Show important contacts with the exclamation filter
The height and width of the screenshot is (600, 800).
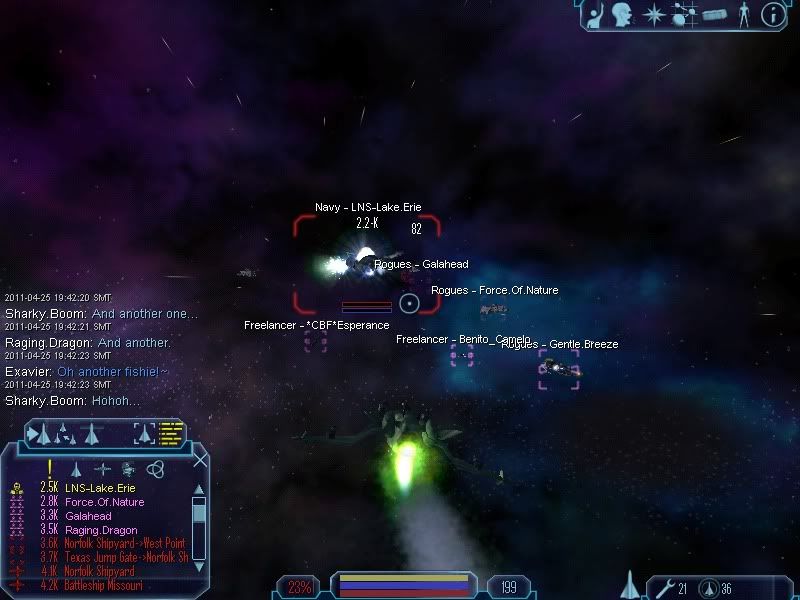[x=49, y=468]
